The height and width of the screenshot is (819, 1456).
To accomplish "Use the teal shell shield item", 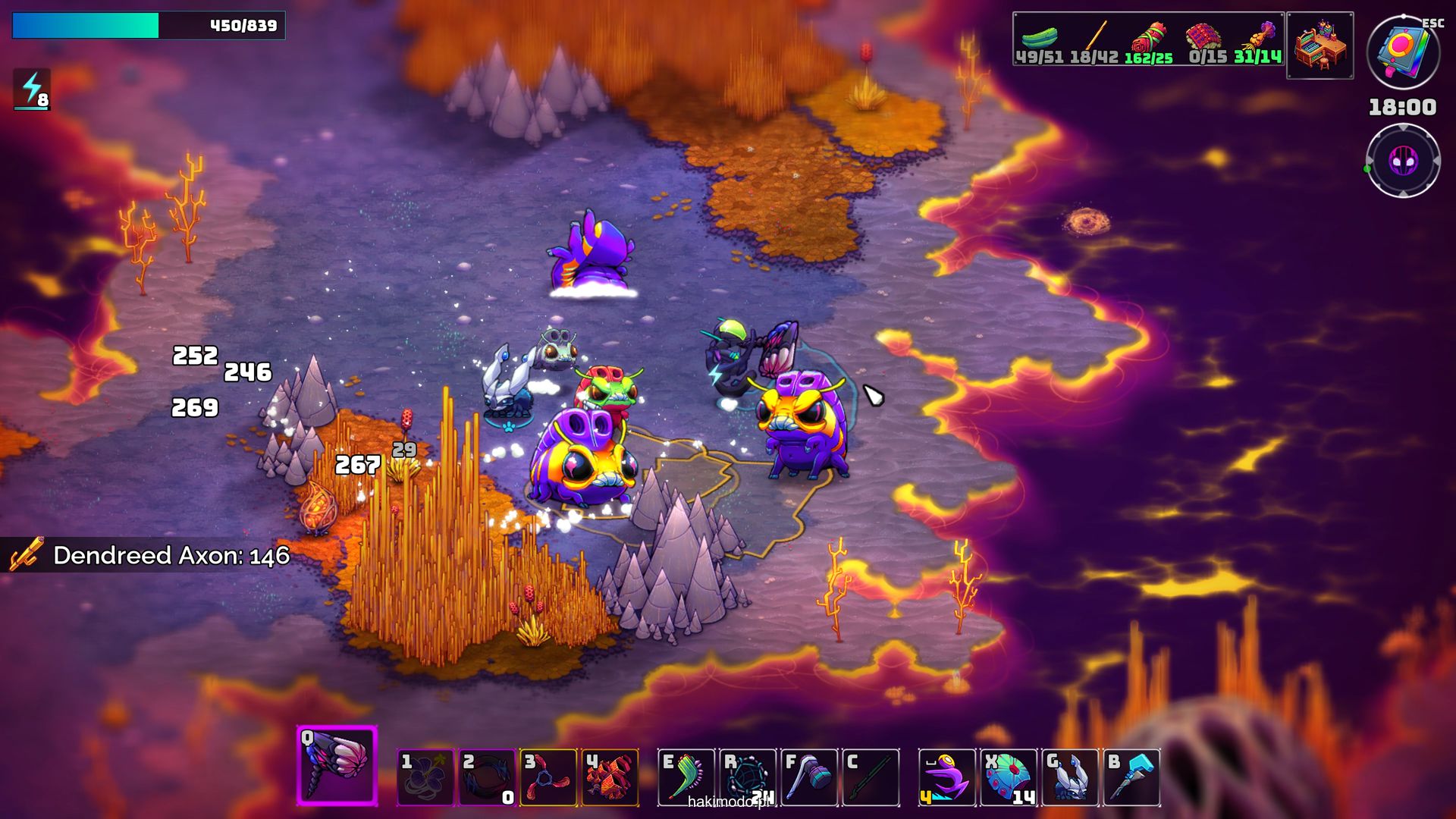I will point(1009,777).
